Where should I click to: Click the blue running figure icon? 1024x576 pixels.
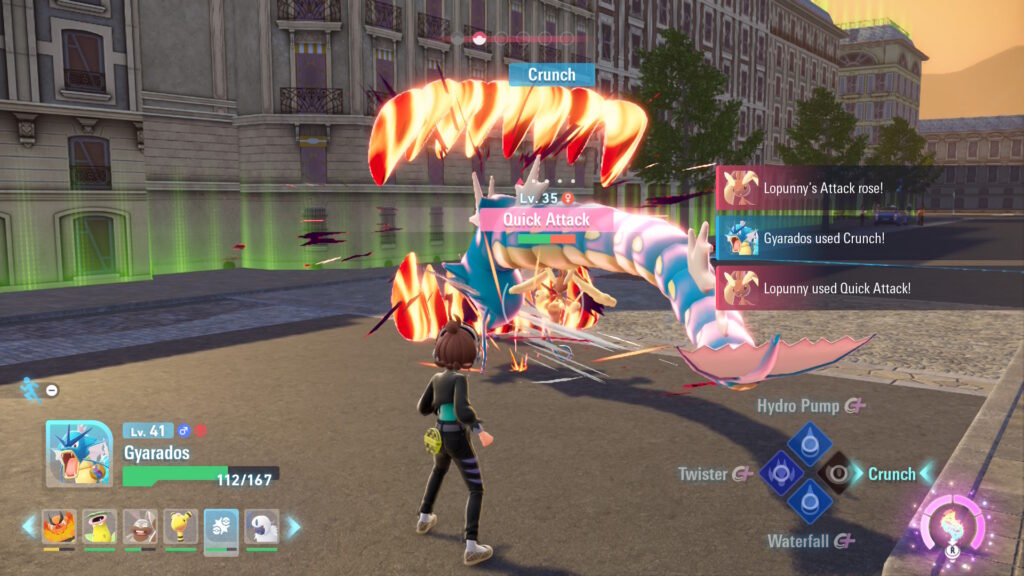point(32,388)
